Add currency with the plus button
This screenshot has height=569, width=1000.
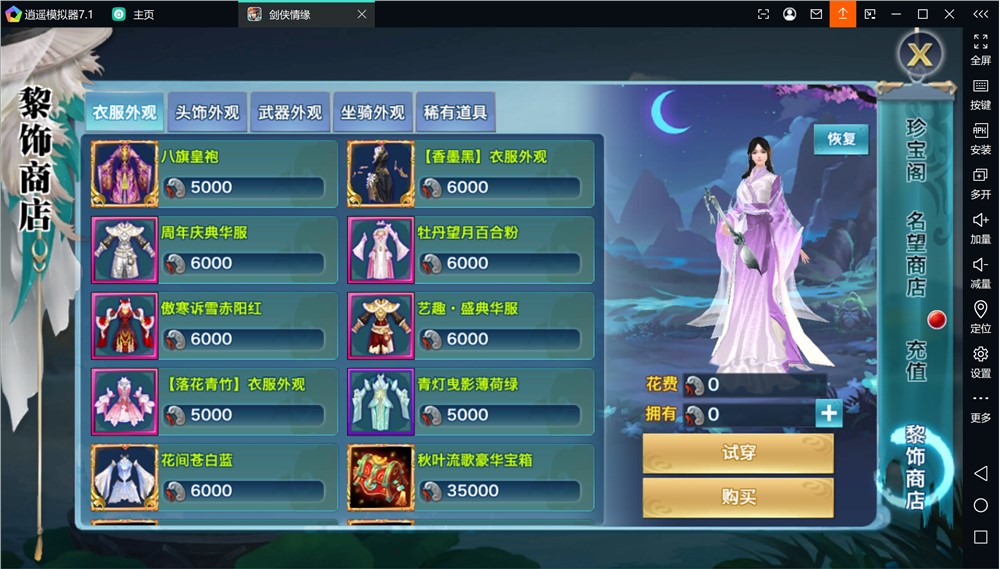(828, 414)
